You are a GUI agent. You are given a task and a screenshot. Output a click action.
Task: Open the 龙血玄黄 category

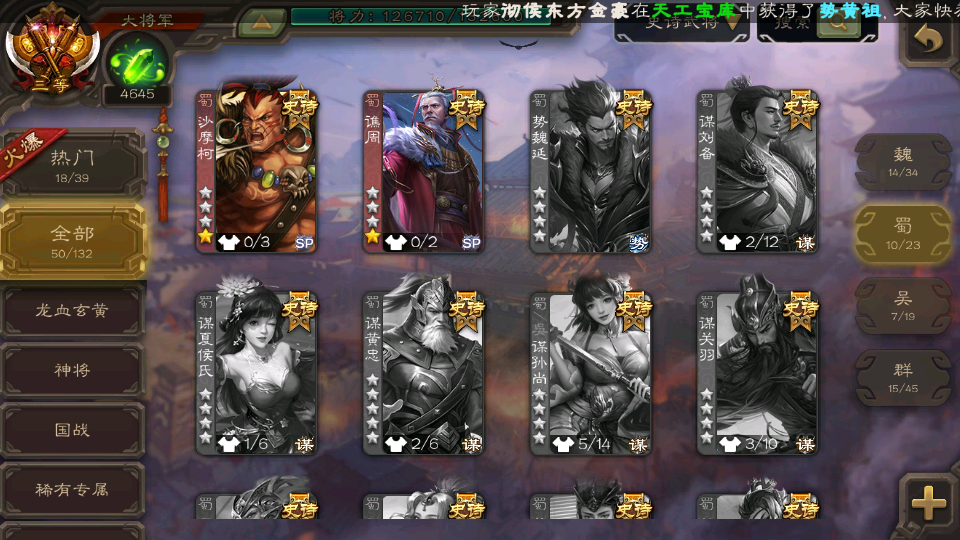coord(72,311)
